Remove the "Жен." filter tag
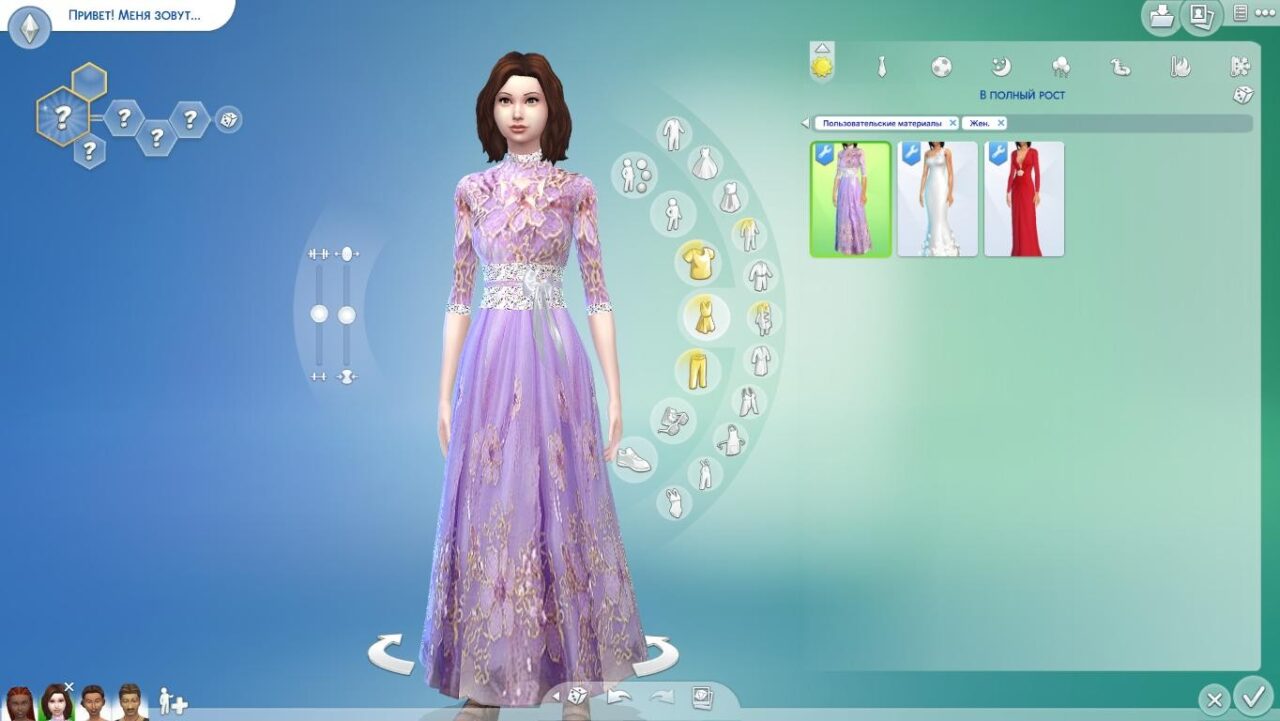The height and width of the screenshot is (721, 1280). pyautogui.click(x=1001, y=123)
